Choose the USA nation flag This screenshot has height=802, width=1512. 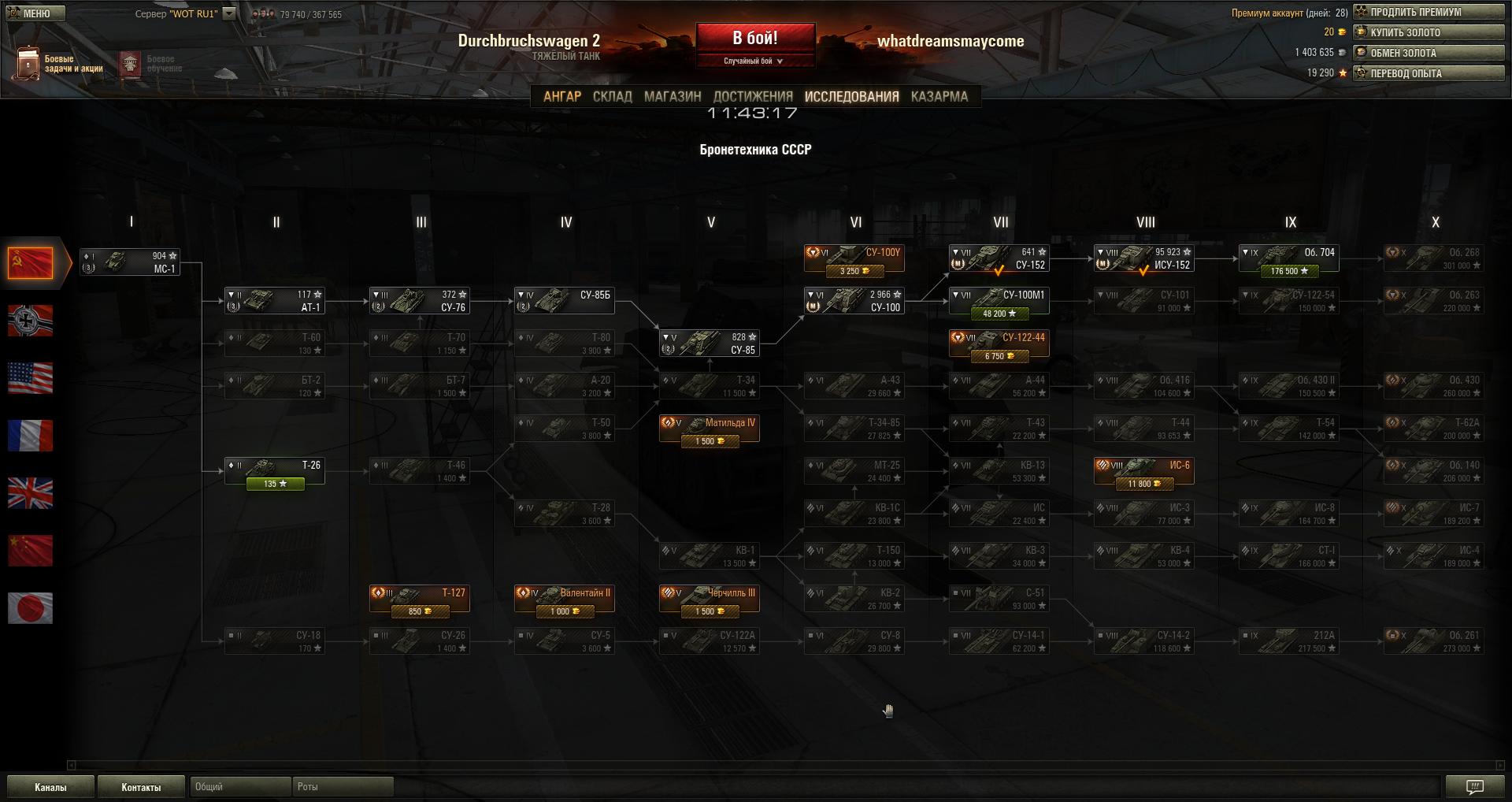coord(30,378)
